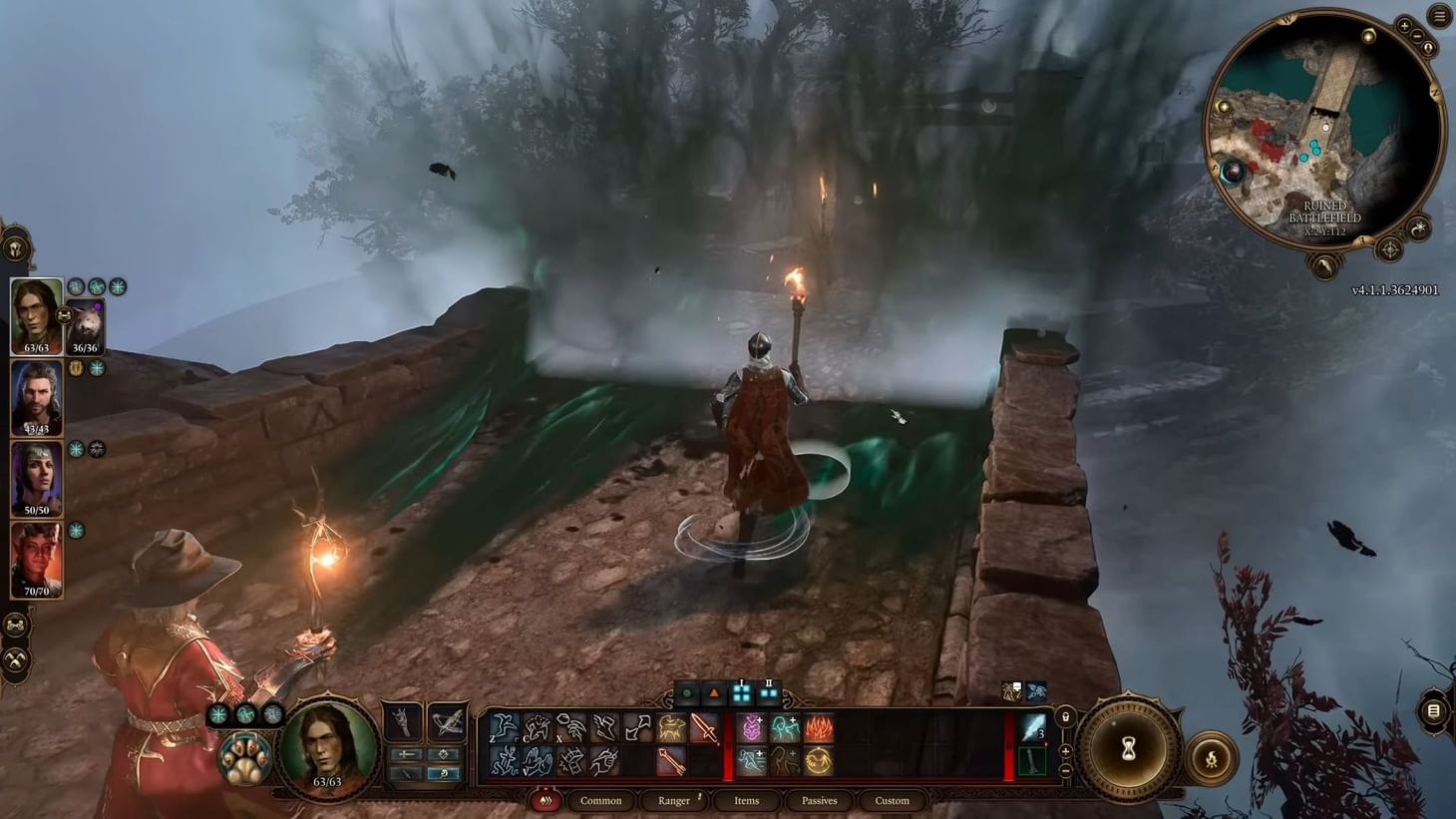Zoom out the minimap with its minus control
The width and height of the screenshot is (1456, 819).
click(x=1418, y=36)
